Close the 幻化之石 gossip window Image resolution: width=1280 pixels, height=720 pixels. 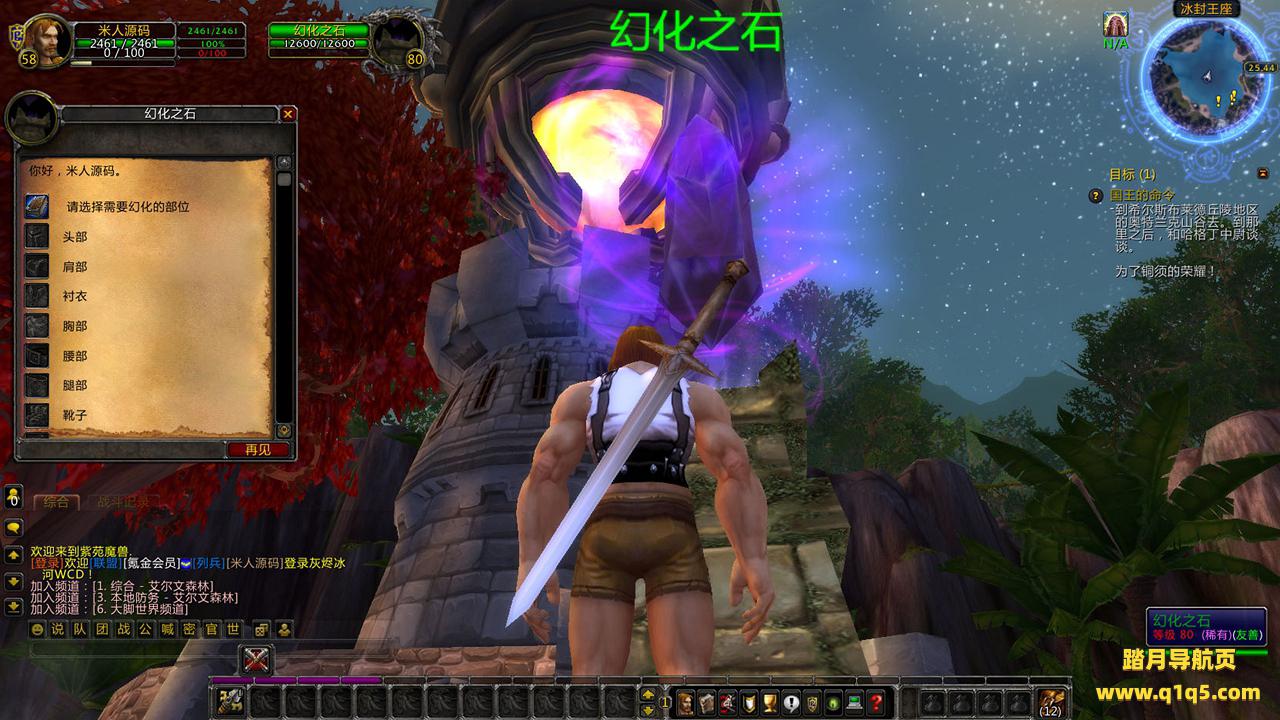[288, 114]
